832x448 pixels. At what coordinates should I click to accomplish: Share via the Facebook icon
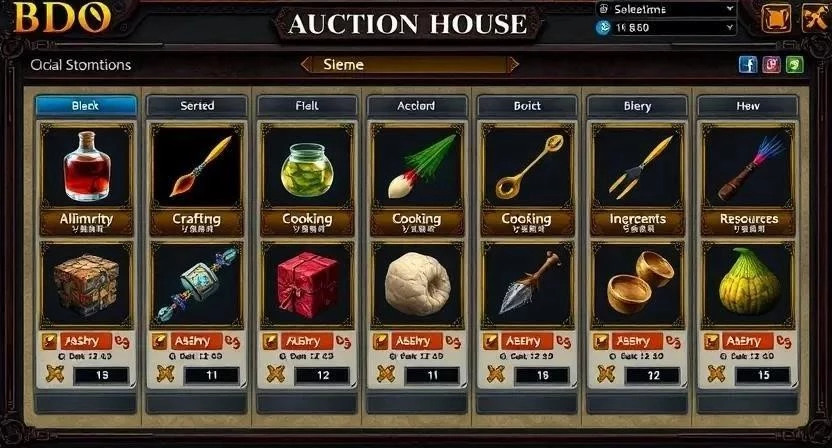tap(747, 64)
